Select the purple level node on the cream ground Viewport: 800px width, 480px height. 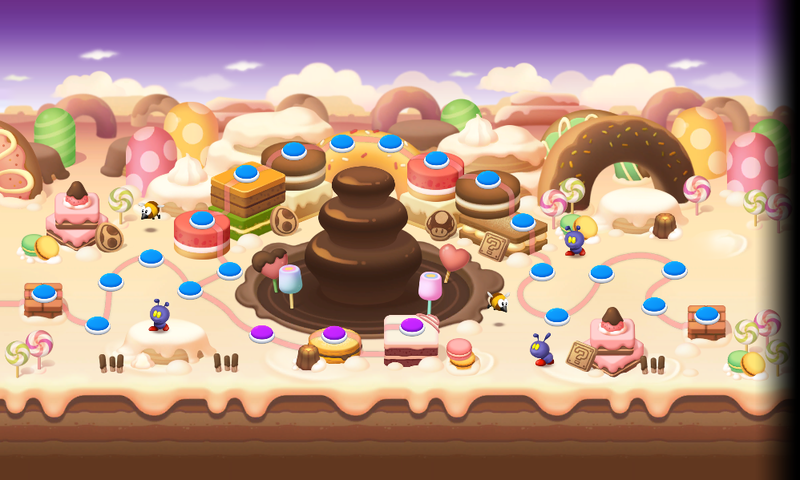[262, 332]
